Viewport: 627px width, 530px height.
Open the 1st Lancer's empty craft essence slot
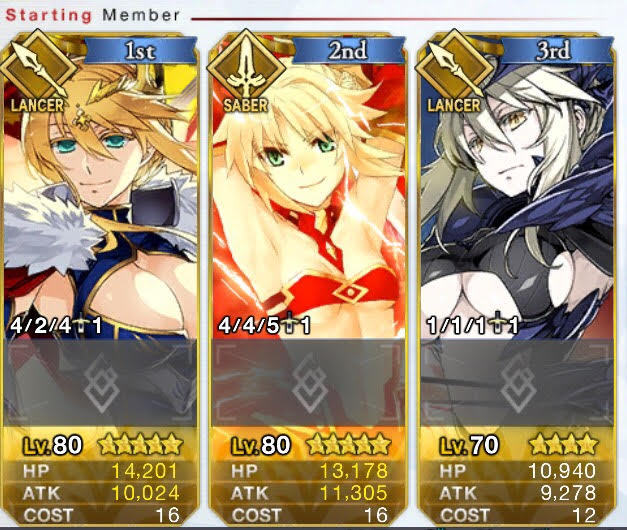tap(102, 383)
